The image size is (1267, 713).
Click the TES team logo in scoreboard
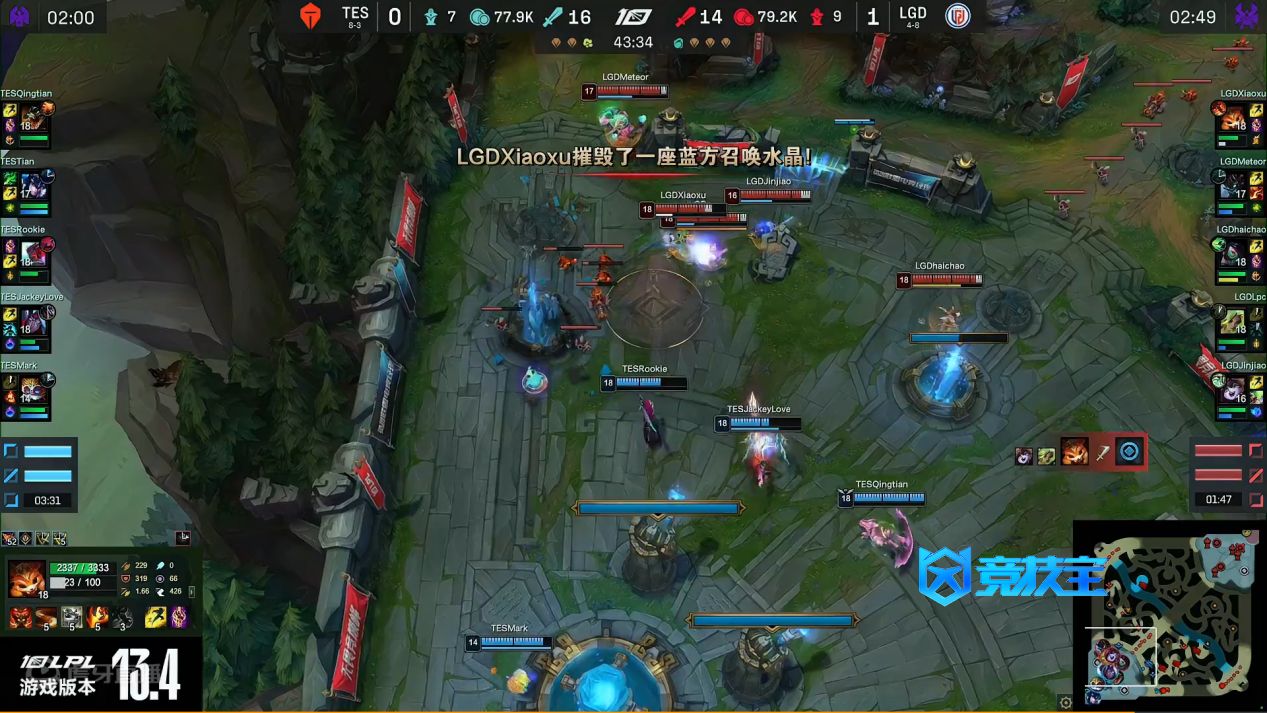[x=310, y=16]
